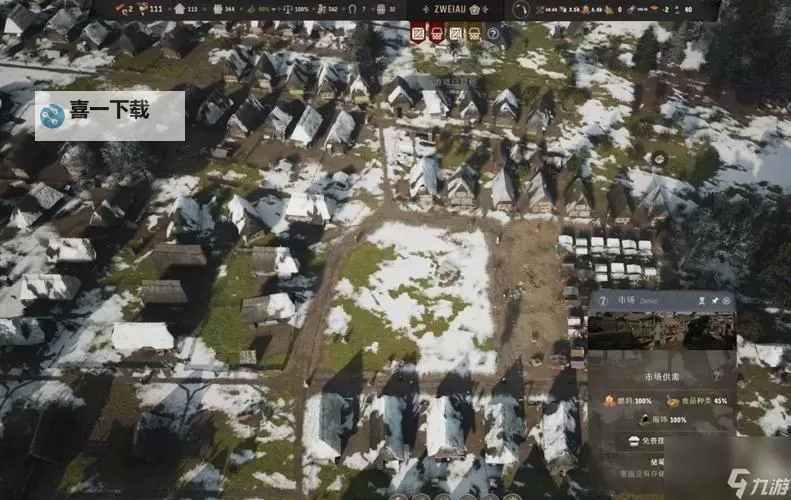
Task: Open the round help button beside the banners
Action: tap(493, 33)
